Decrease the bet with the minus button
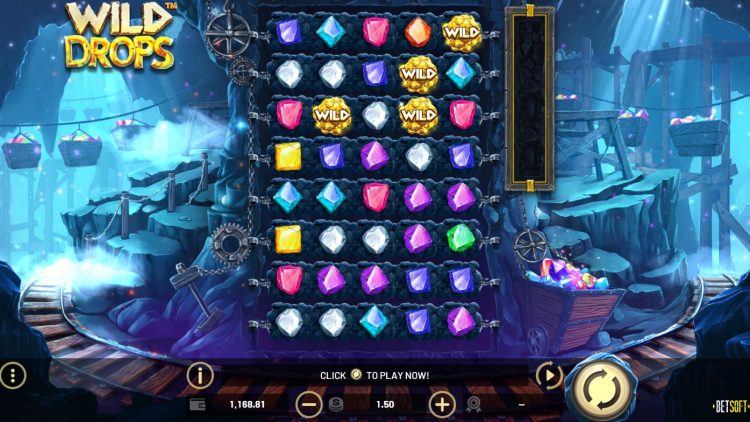750x422 pixels. (x=310, y=404)
